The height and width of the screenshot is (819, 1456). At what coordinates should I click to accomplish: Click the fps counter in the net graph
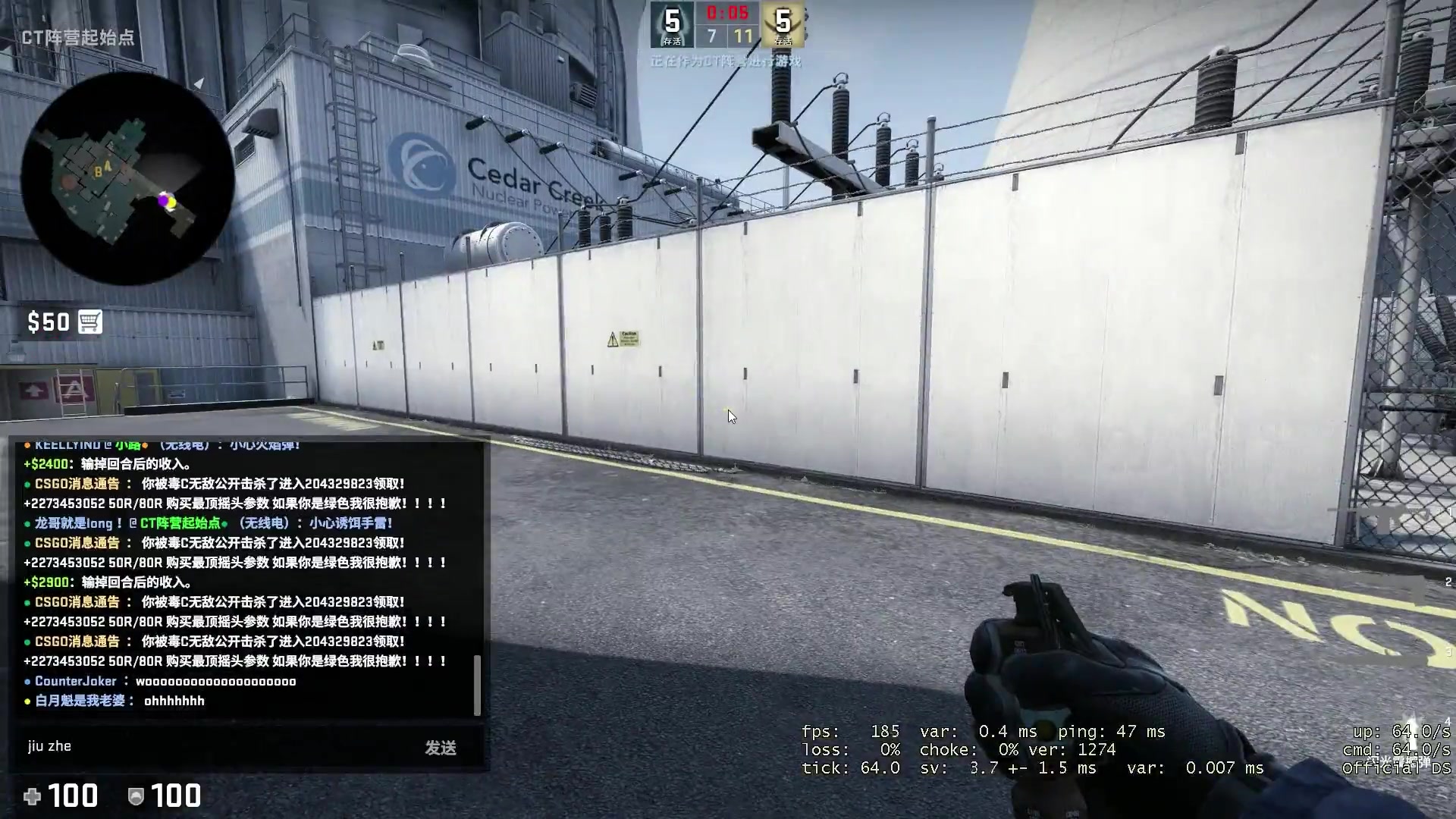click(846, 732)
